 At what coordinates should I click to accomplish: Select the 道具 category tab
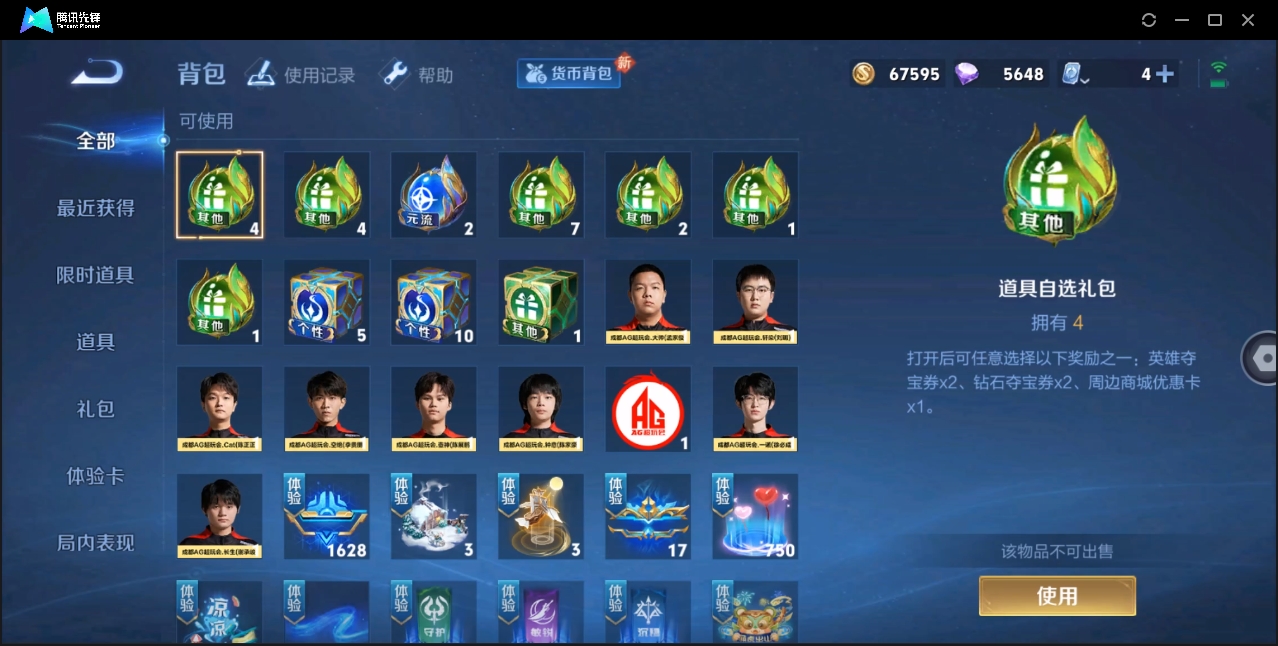95,342
